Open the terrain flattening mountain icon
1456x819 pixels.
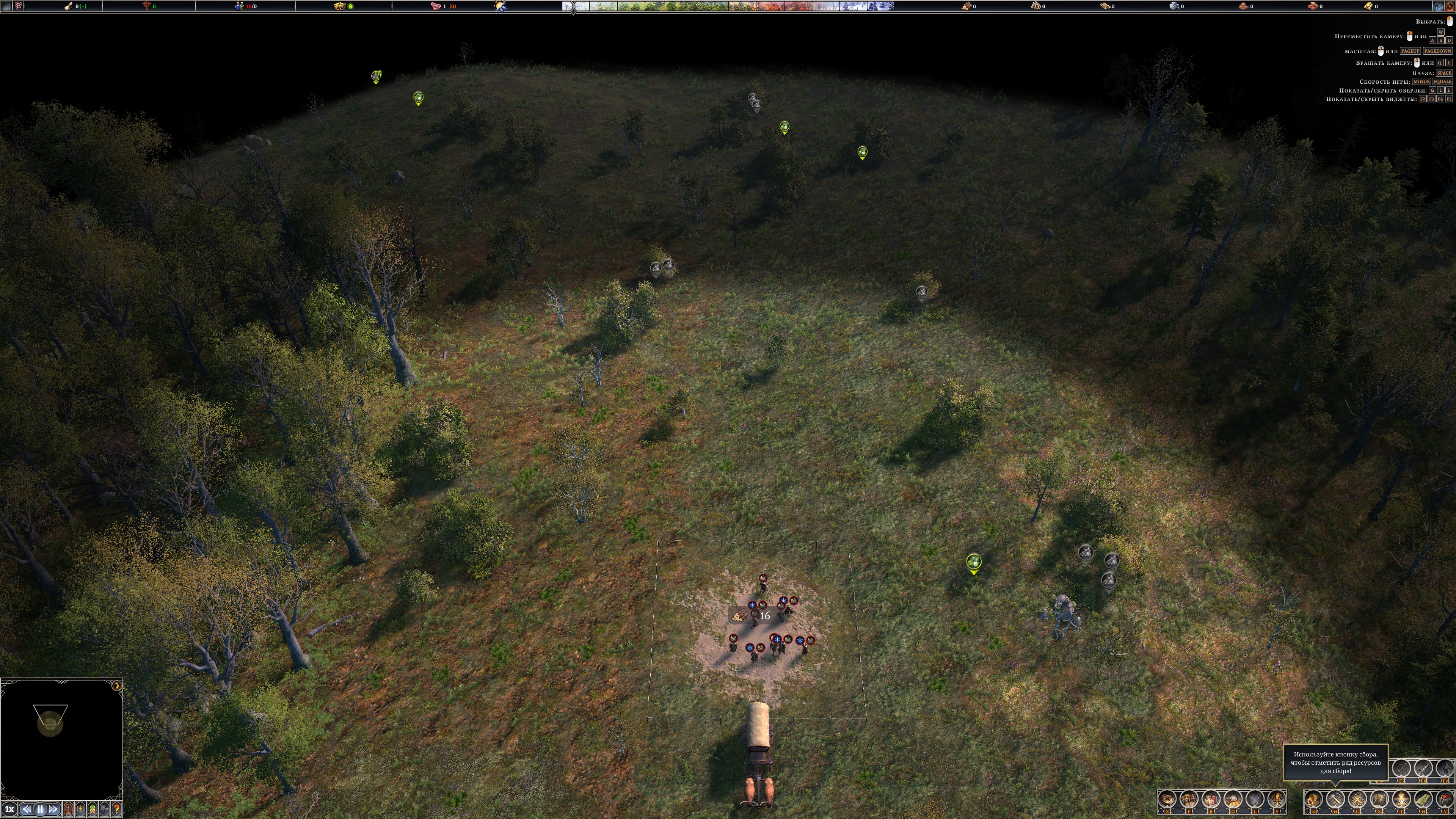coord(1401,799)
